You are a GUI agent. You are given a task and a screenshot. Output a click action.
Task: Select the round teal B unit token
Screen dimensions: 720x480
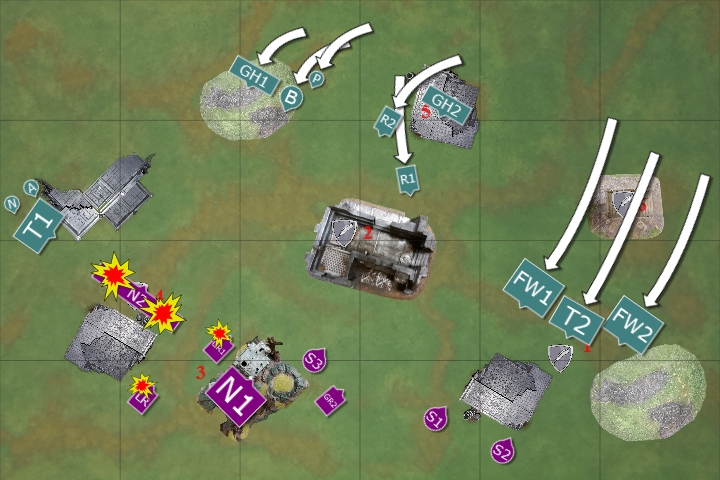coord(291,96)
